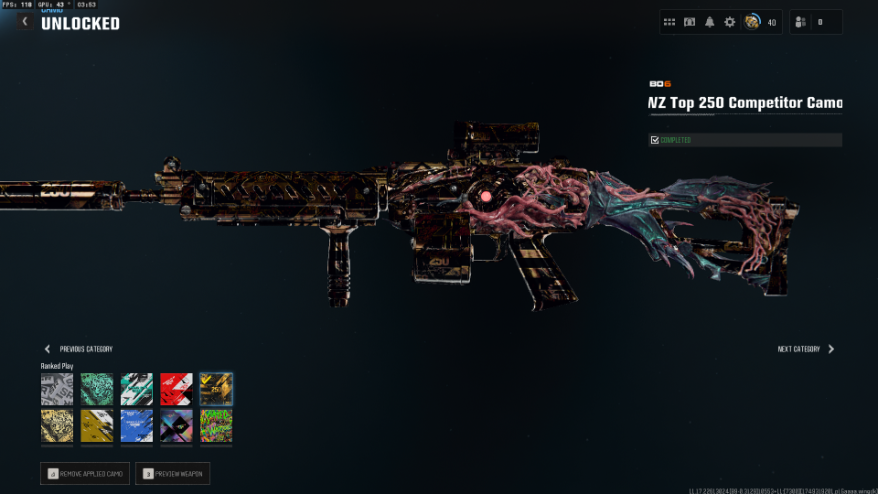Pick the gold, white and black streak camo
Viewport: 878px width, 494px height.
point(96,426)
